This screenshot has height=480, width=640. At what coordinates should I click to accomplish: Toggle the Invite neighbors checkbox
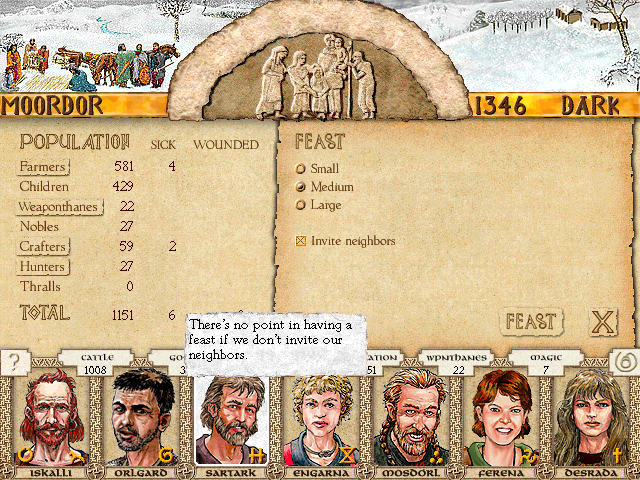click(301, 241)
